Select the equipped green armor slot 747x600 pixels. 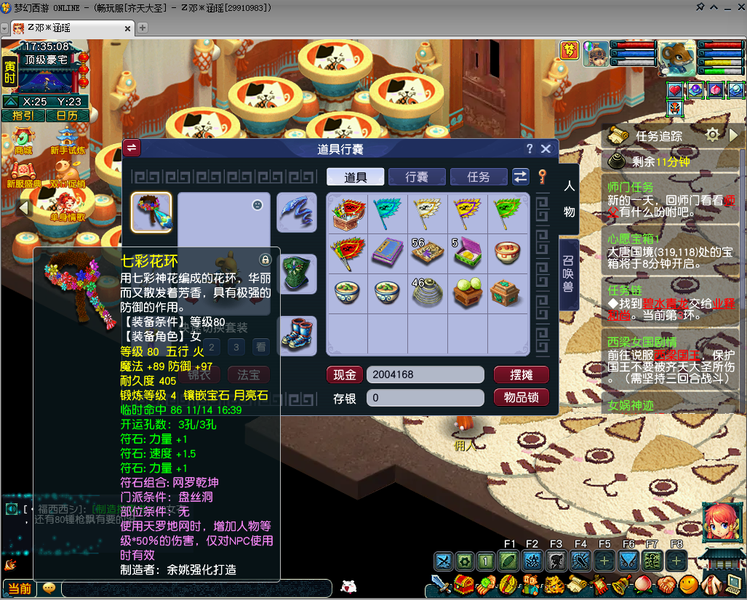pyautogui.click(x=297, y=272)
